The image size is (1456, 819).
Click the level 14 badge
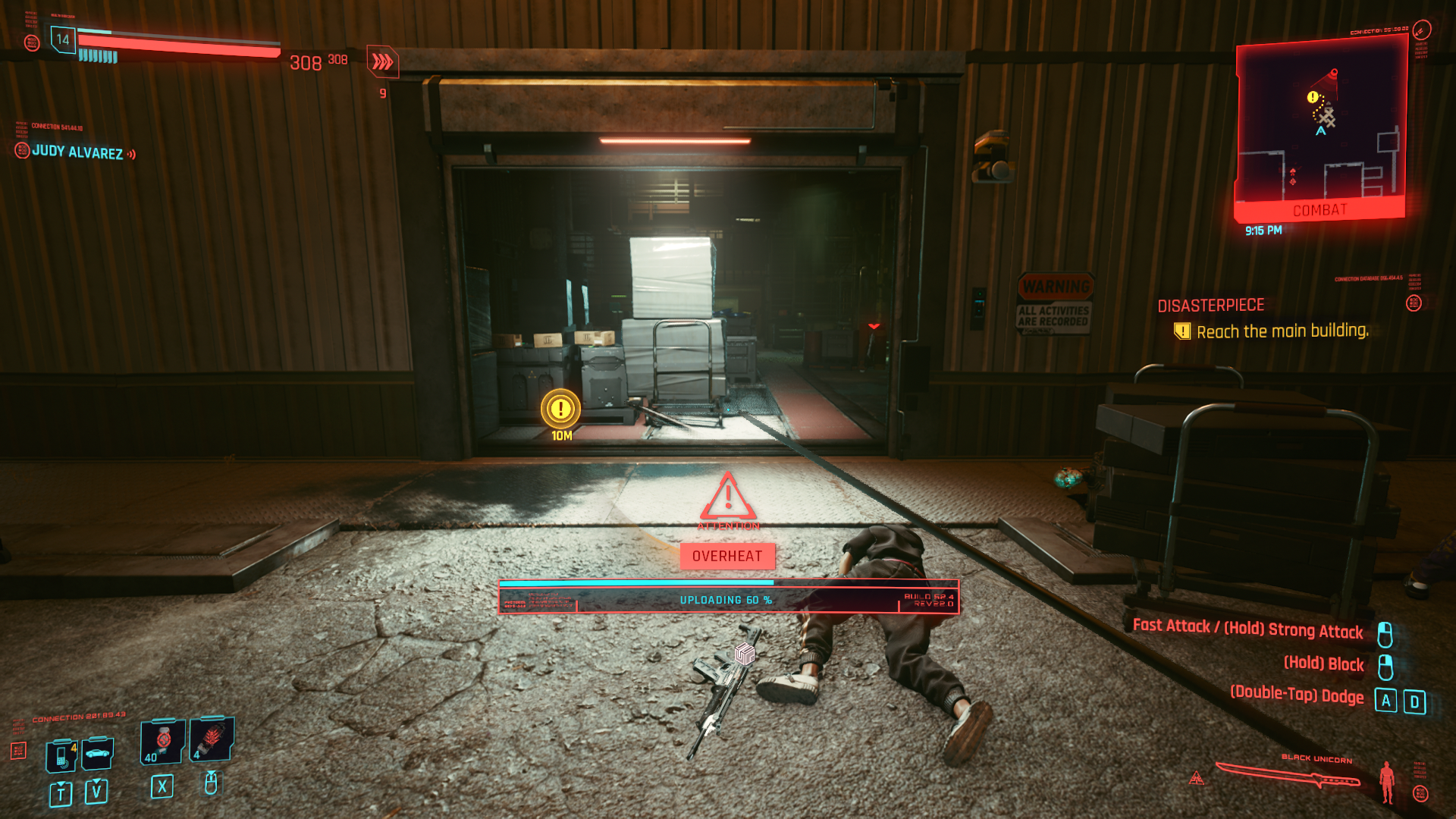63,39
